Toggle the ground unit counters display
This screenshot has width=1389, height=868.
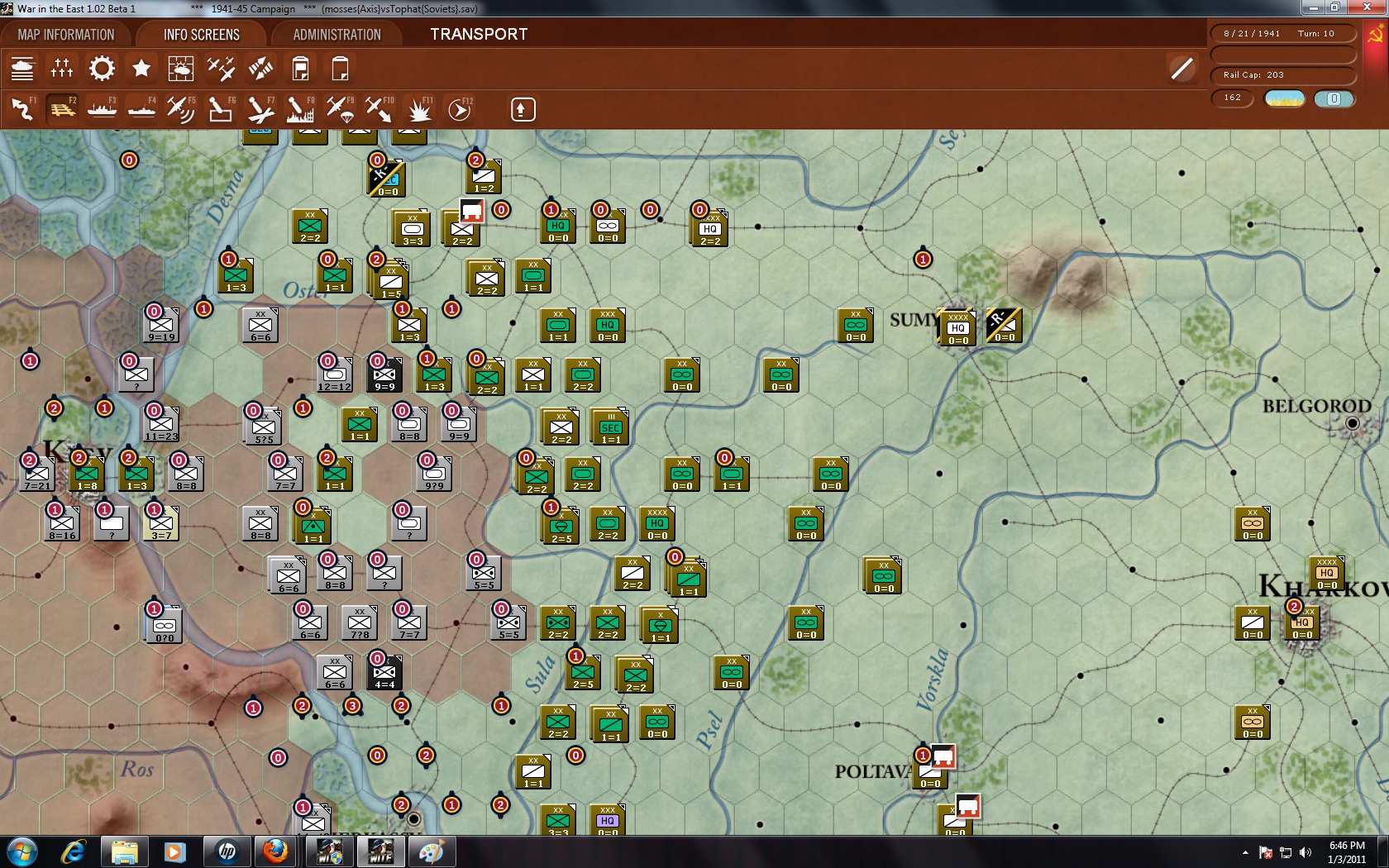pos(22,68)
